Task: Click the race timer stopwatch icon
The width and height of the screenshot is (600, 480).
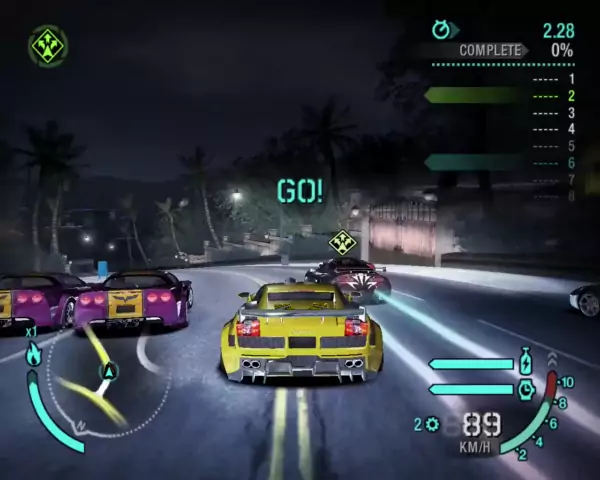Action: pyautogui.click(x=442, y=30)
